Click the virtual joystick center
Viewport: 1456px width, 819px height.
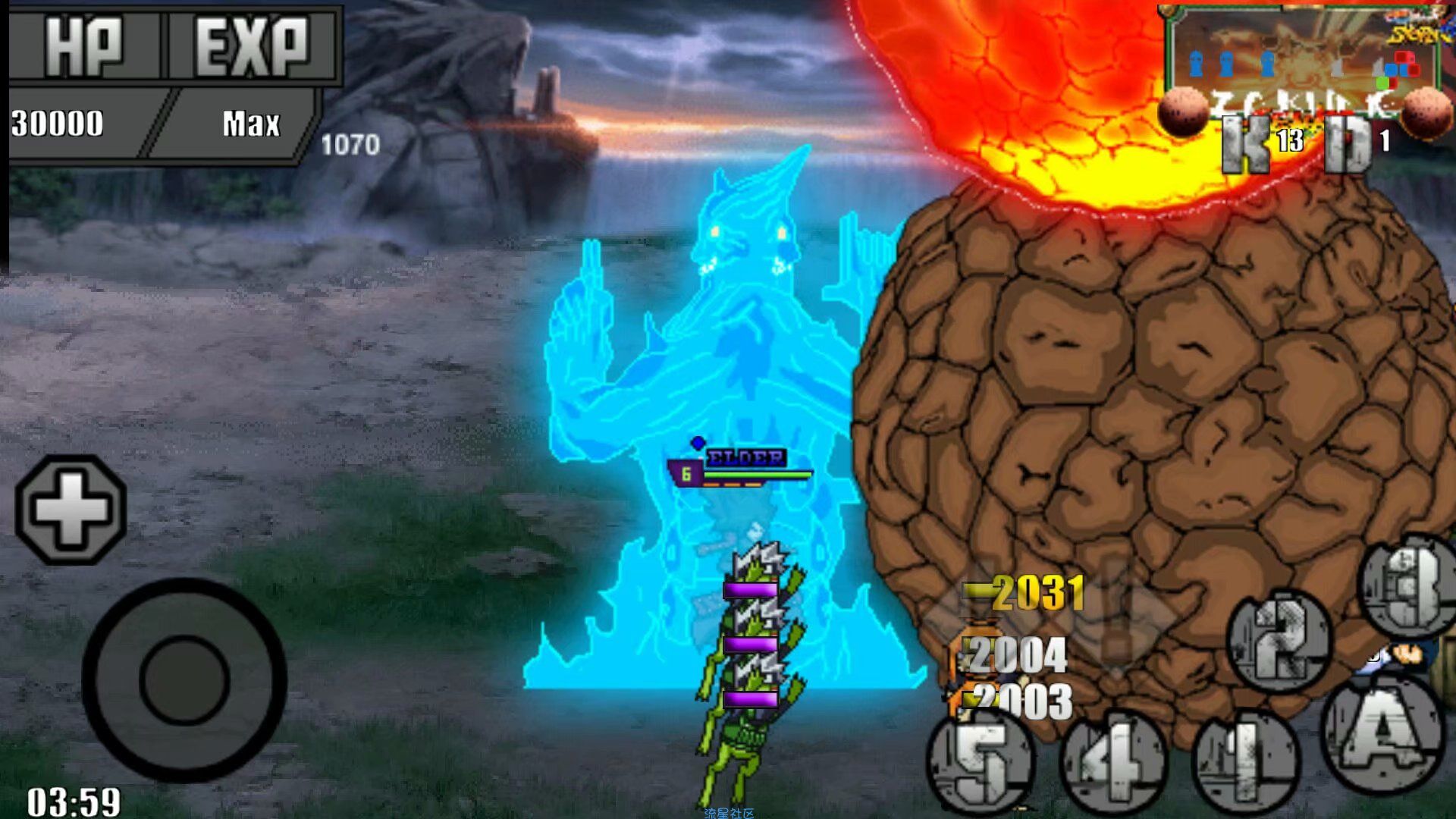click(x=184, y=680)
